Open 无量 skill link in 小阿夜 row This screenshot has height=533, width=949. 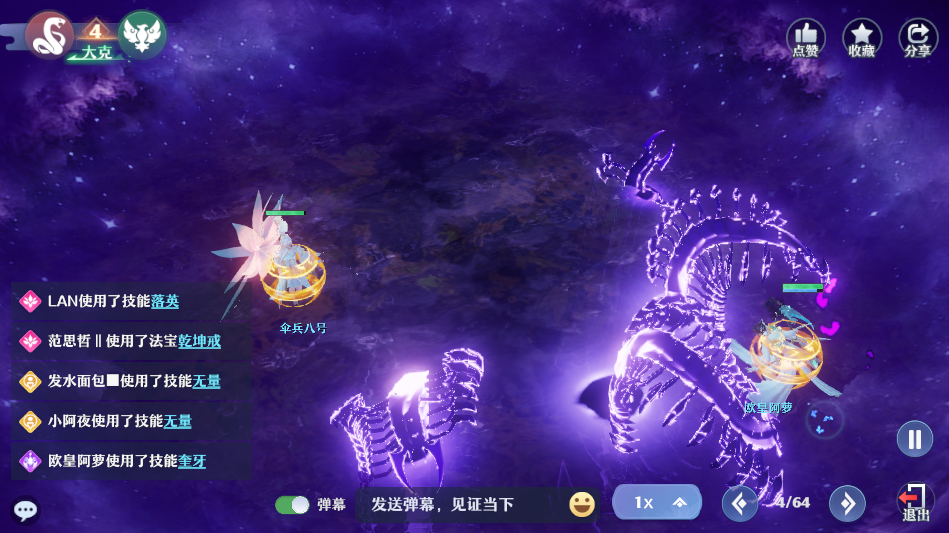pyautogui.click(x=177, y=421)
